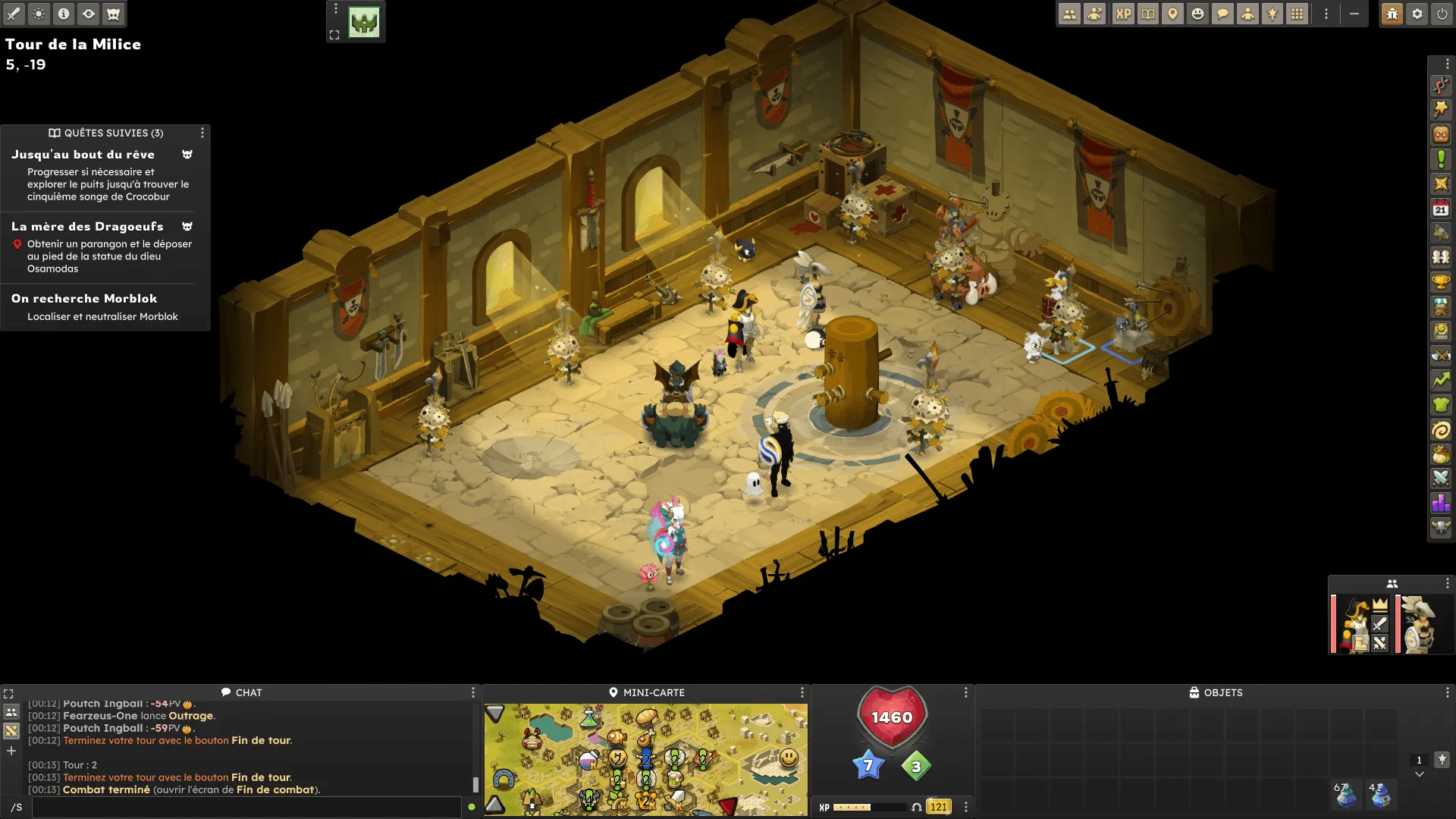
Task: Open the settings gear in the top bar
Action: point(1417,14)
